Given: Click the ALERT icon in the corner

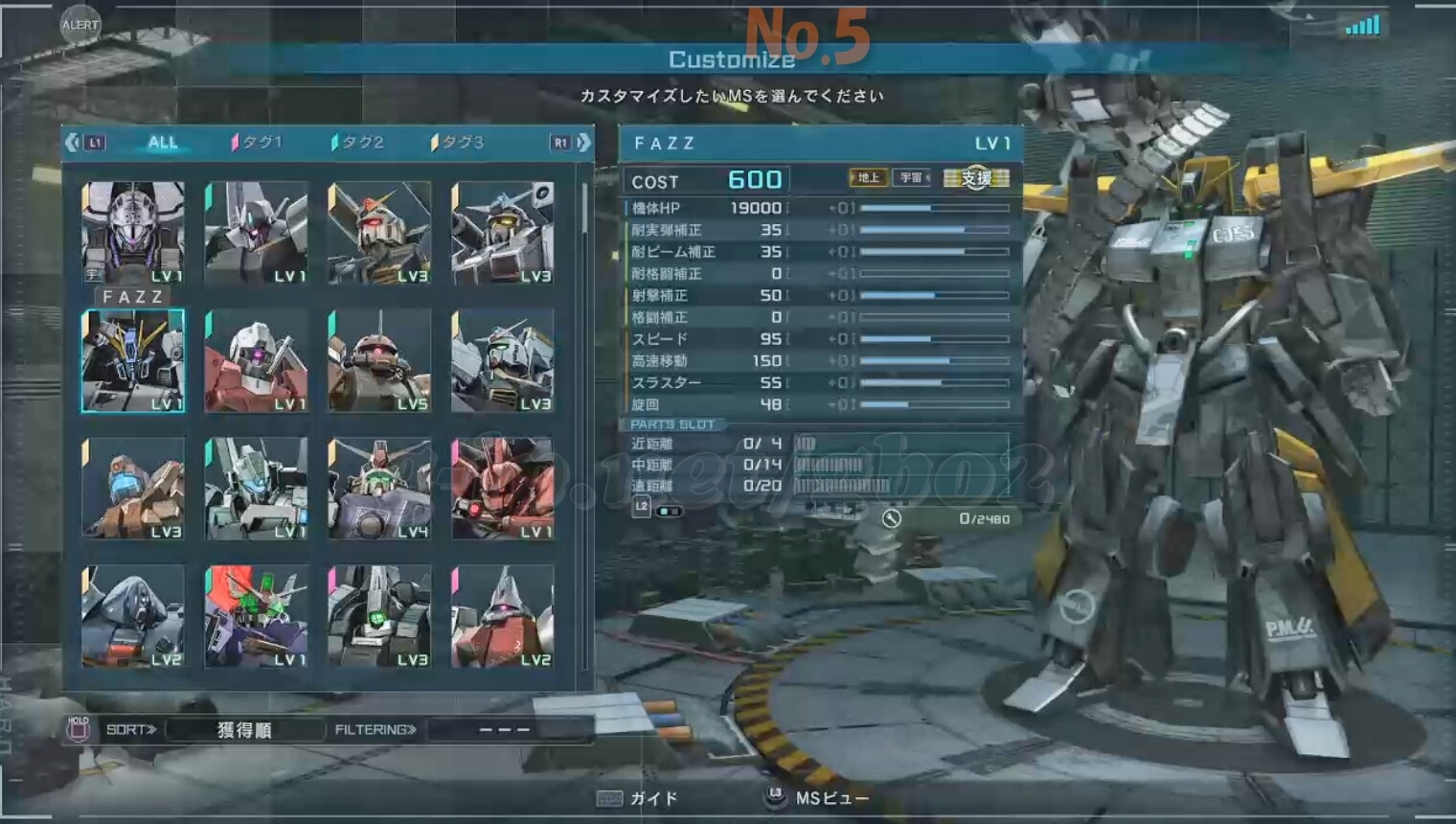Looking at the screenshot, I should click(80, 25).
